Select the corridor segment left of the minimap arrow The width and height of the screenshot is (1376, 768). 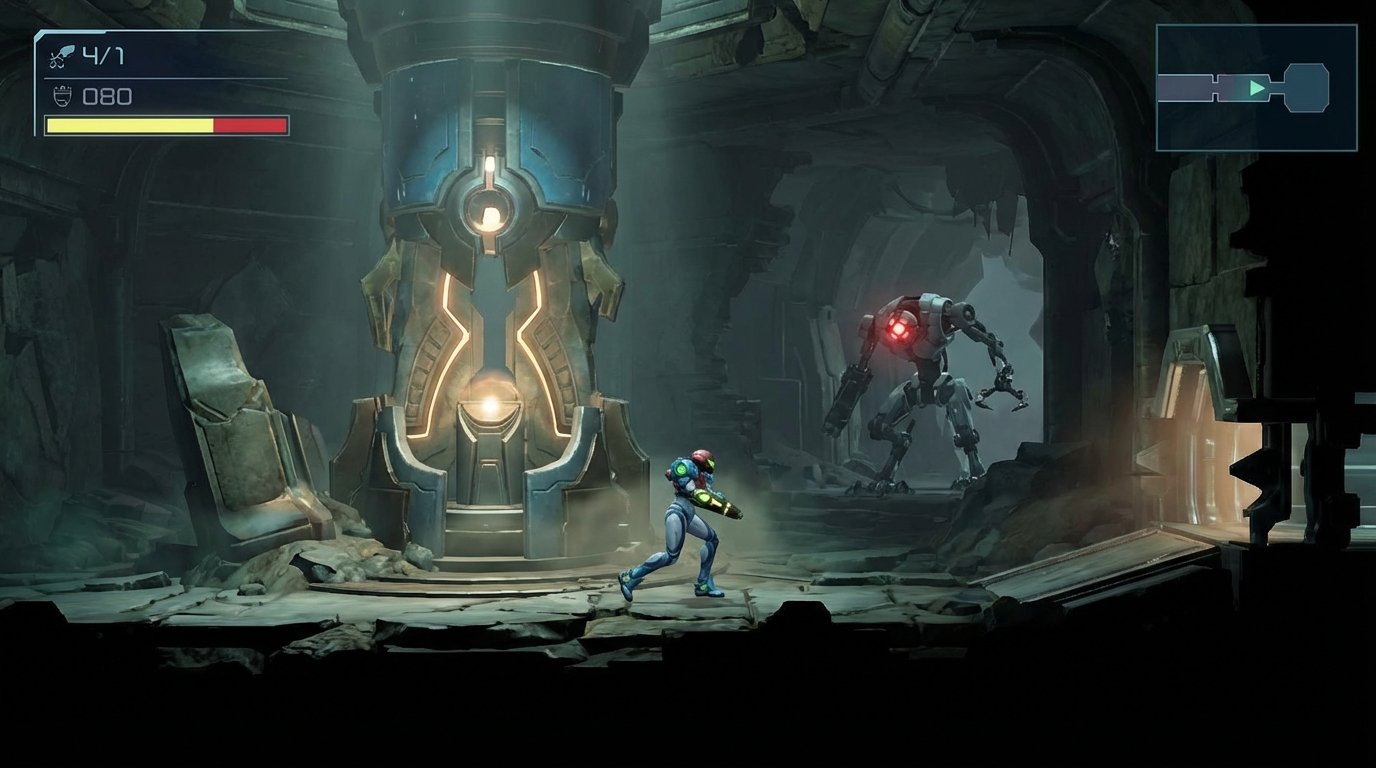pyautogui.click(x=1184, y=87)
